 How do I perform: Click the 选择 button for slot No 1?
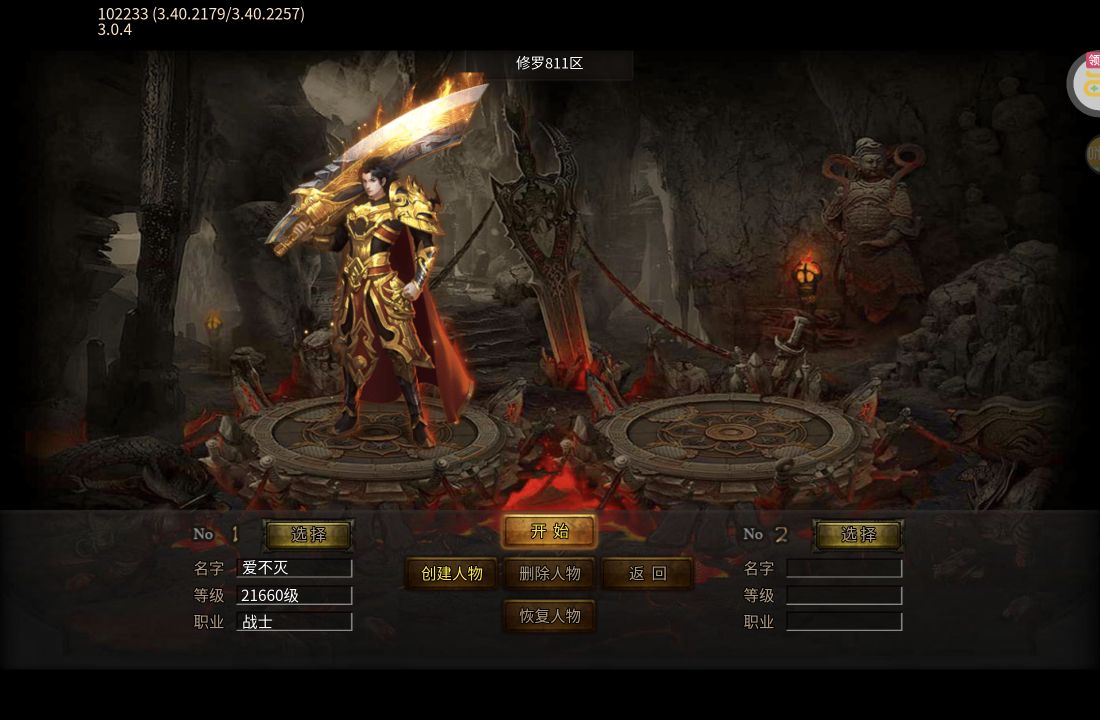pyautogui.click(x=308, y=535)
